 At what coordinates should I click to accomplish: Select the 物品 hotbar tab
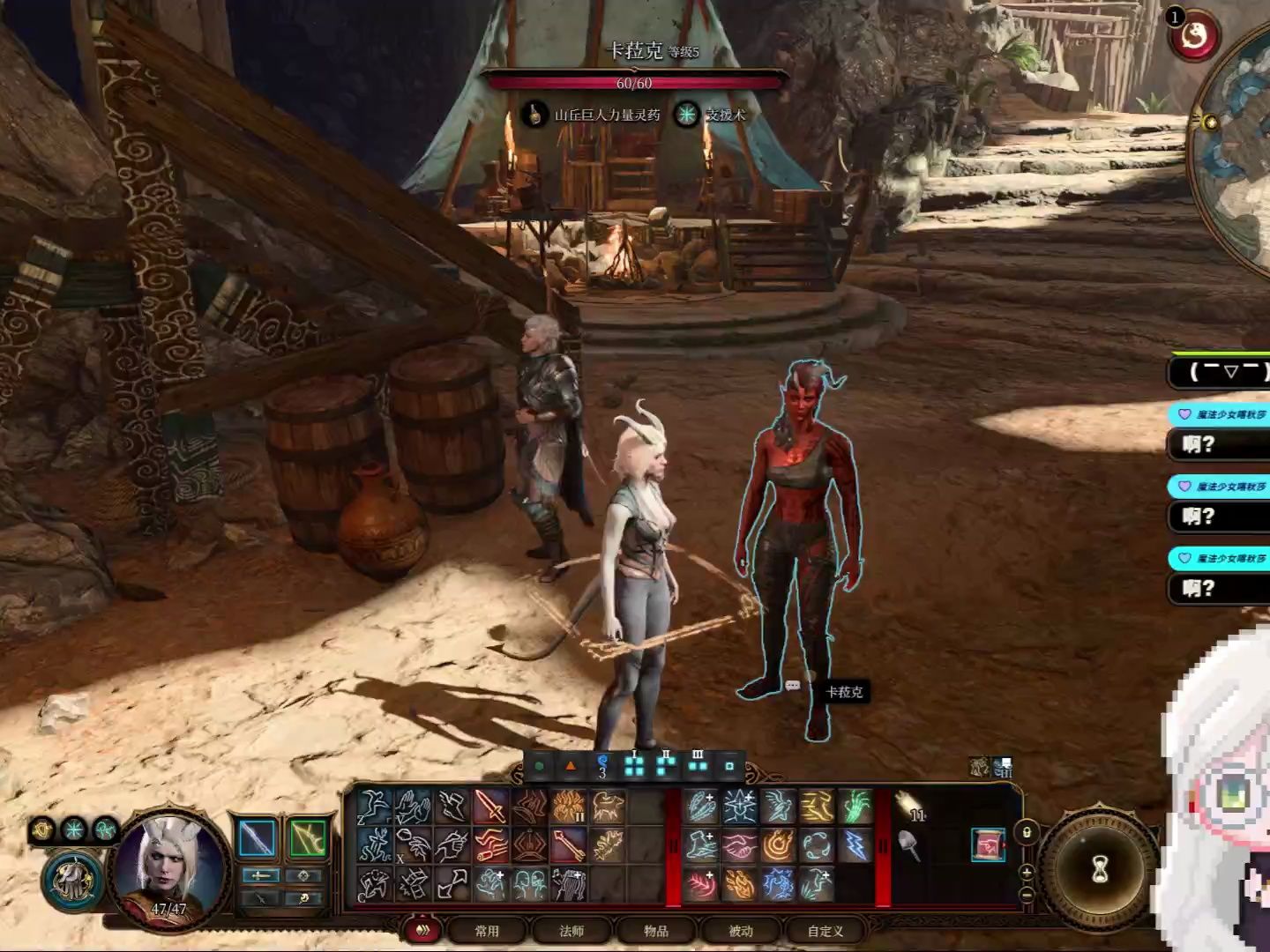point(656,931)
